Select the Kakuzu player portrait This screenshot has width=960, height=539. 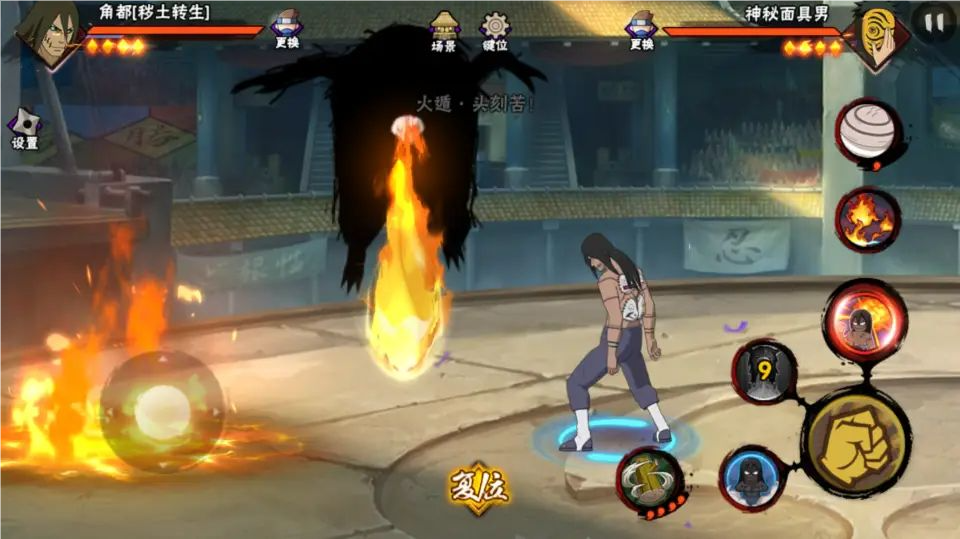[47, 34]
